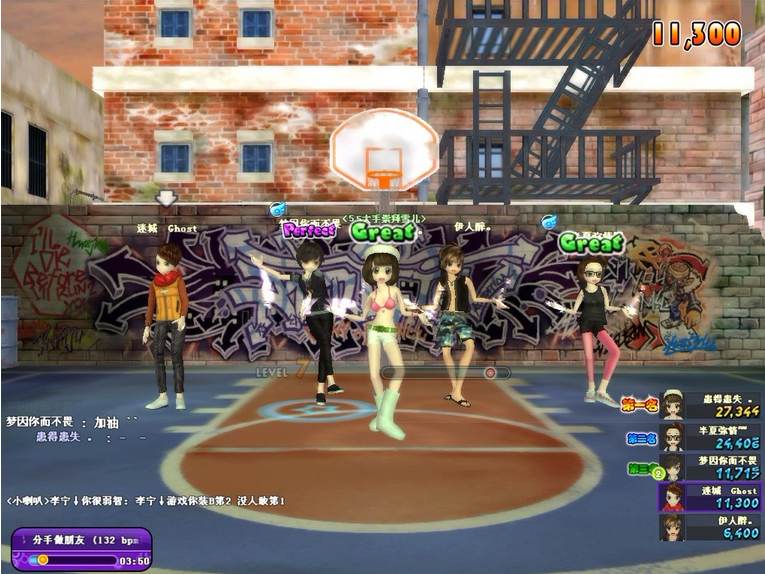Select the third-place player row with the 2 badge
765x574 pixels.
tap(710, 467)
